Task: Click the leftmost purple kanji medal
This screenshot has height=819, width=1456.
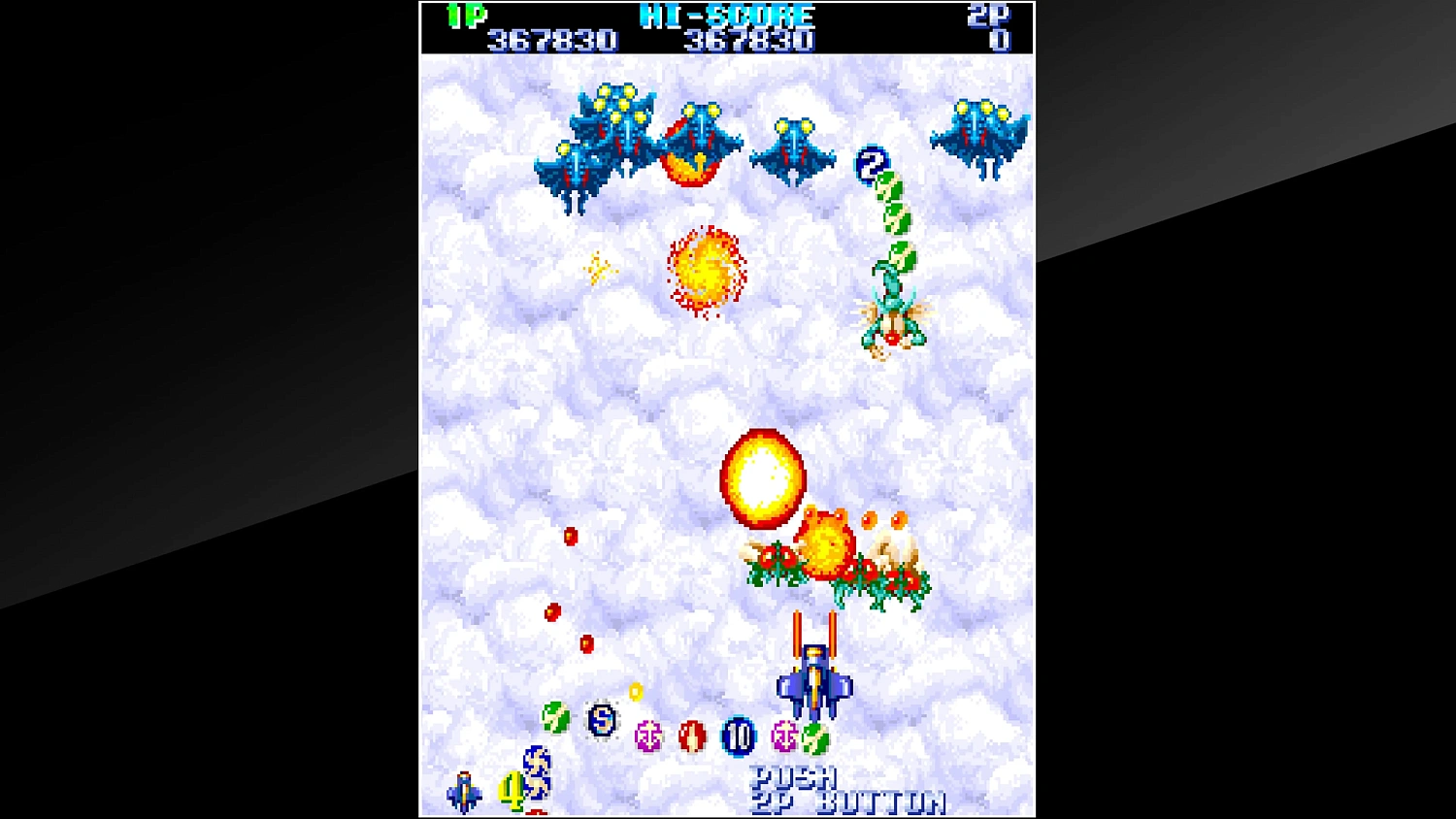Action: coord(648,736)
